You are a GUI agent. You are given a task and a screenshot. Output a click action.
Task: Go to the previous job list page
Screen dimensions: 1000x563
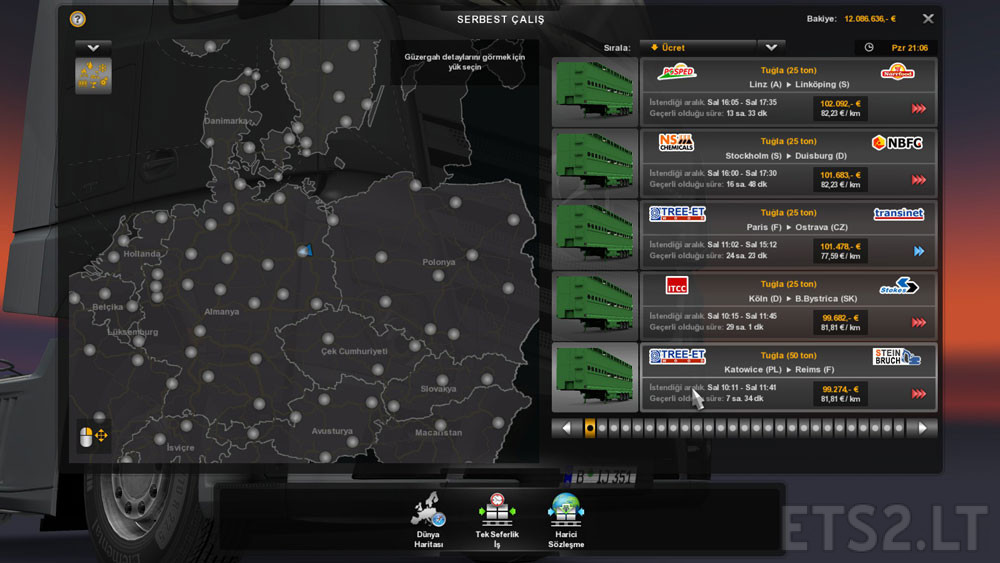(x=565, y=428)
